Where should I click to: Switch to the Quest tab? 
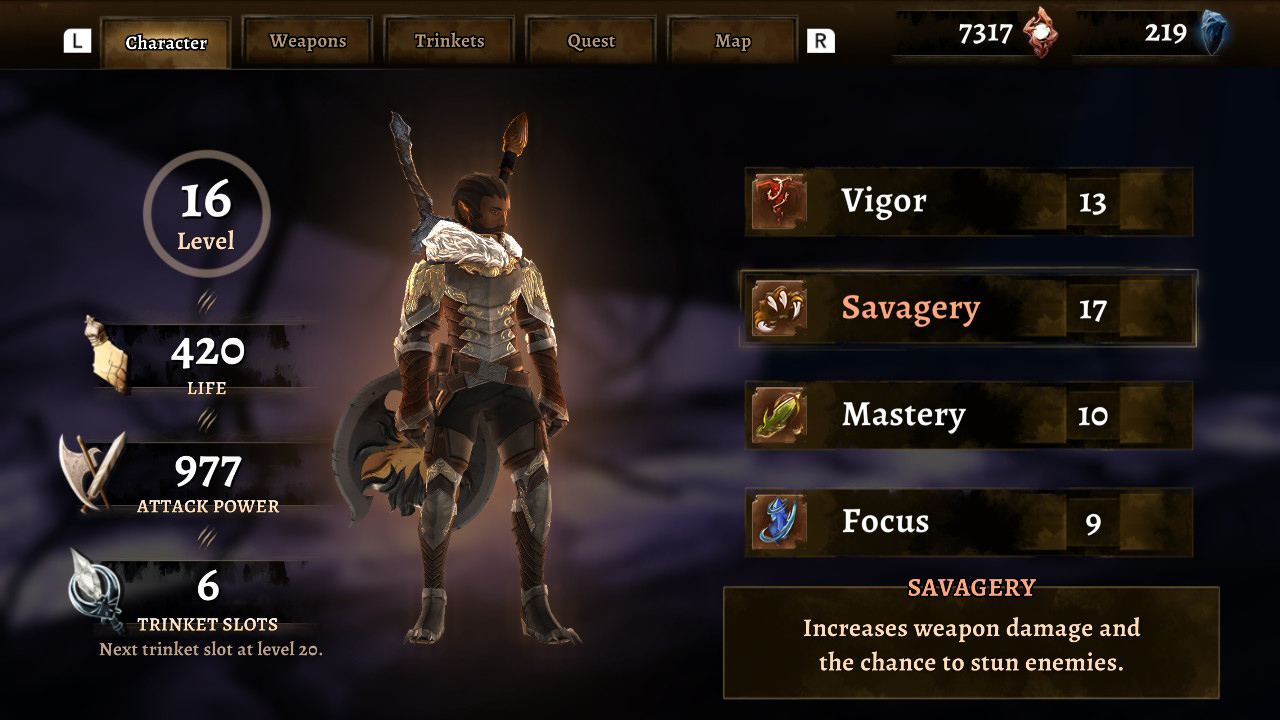click(590, 40)
